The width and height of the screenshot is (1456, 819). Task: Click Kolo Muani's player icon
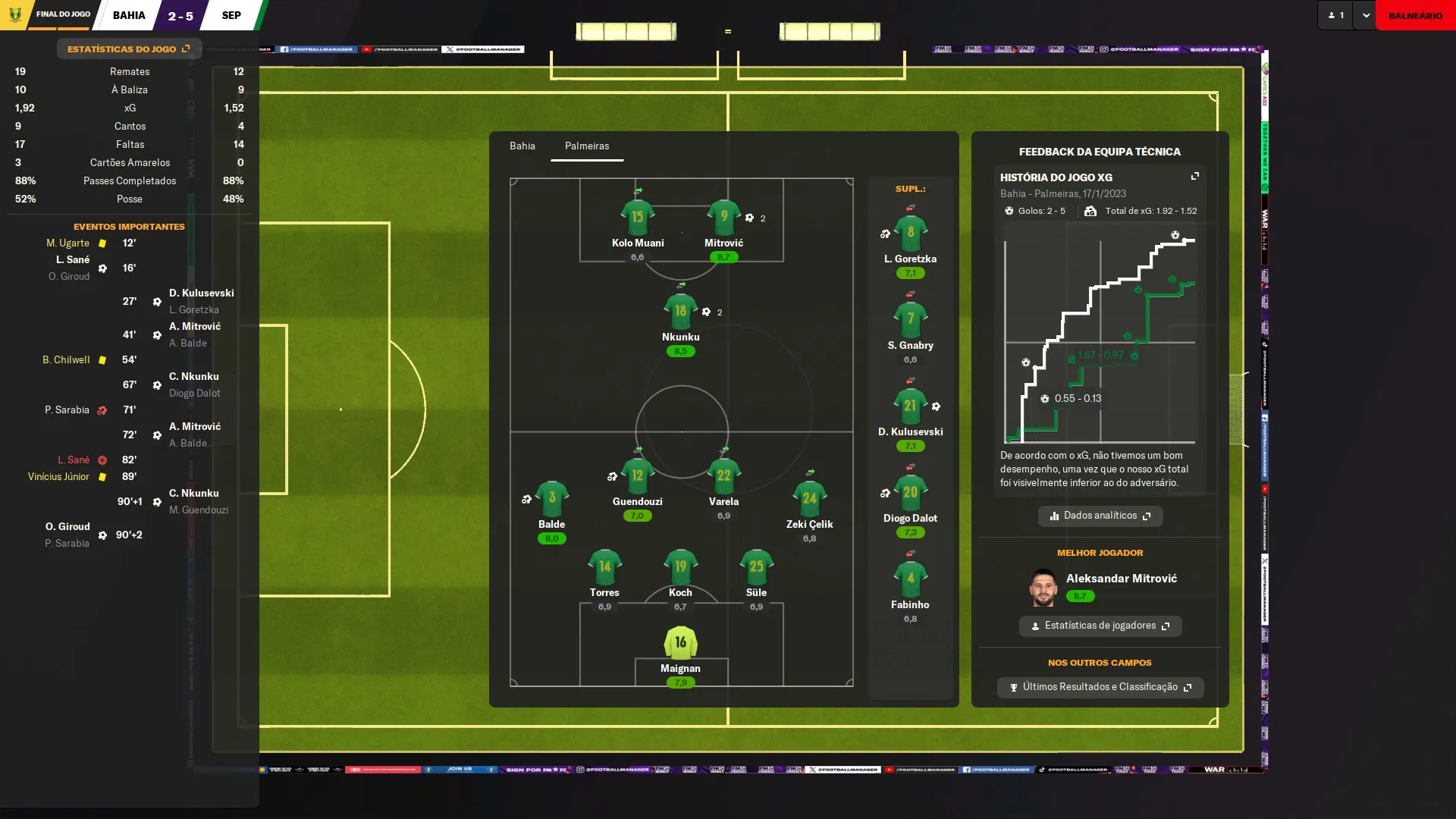point(637,218)
